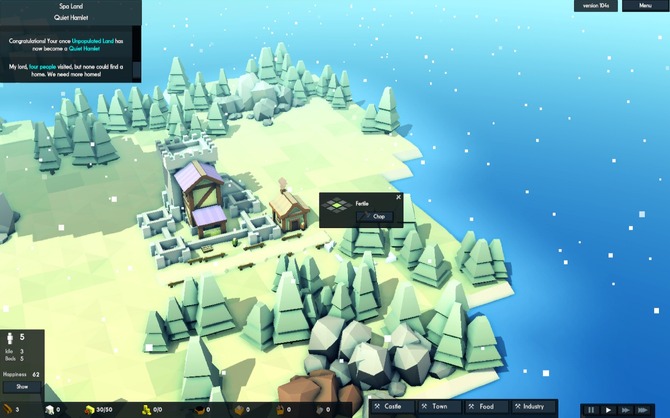Set game speed to fast forward
Screen dimensions: 670x418
626,409
